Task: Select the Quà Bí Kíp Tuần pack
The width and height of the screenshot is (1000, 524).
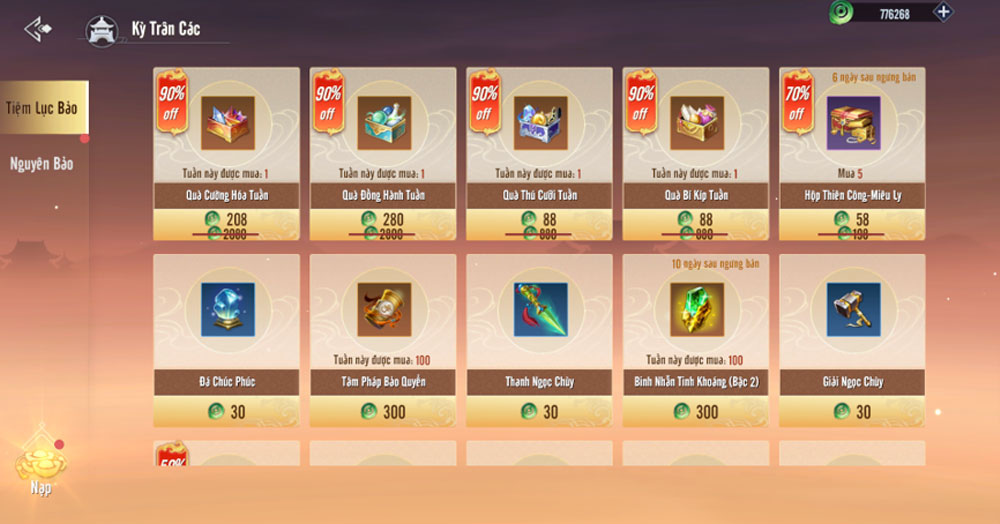Action: click(696, 124)
